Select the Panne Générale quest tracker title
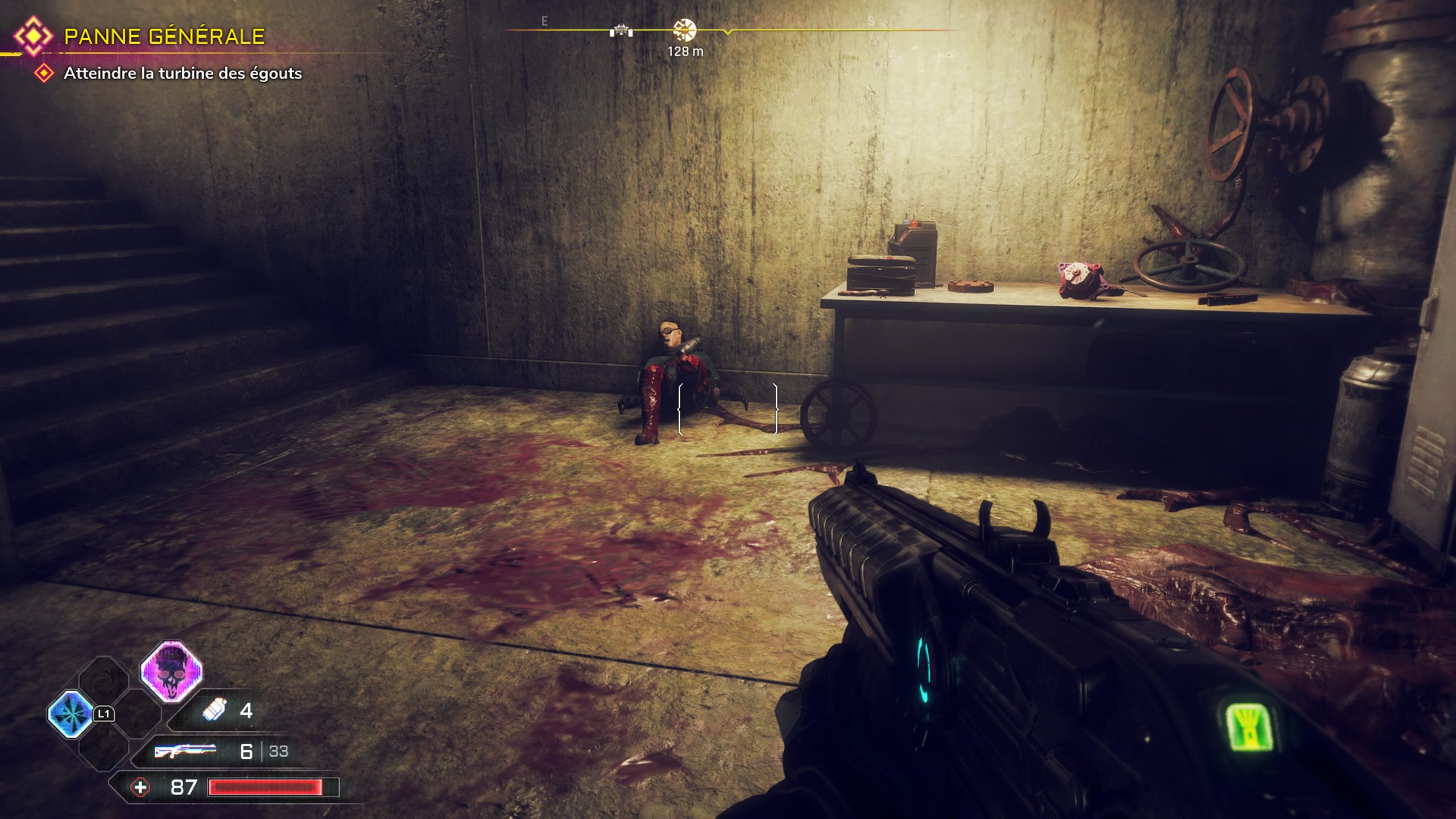Image resolution: width=1456 pixels, height=819 pixels. pyautogui.click(x=164, y=37)
